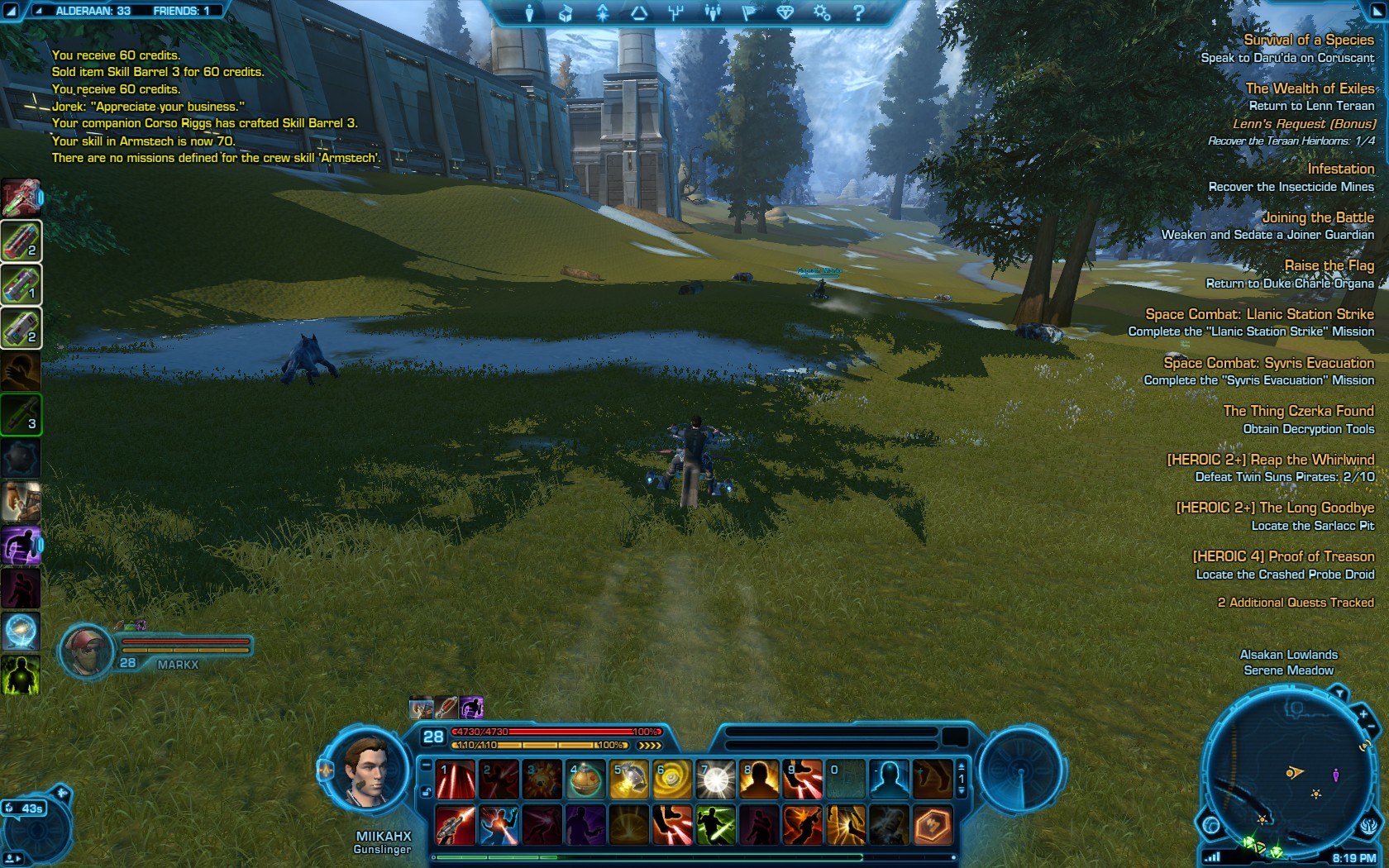Screen dimensions: 1389x868
Task: Open Raise the Flag in the quest tracker
Action: [1329, 265]
